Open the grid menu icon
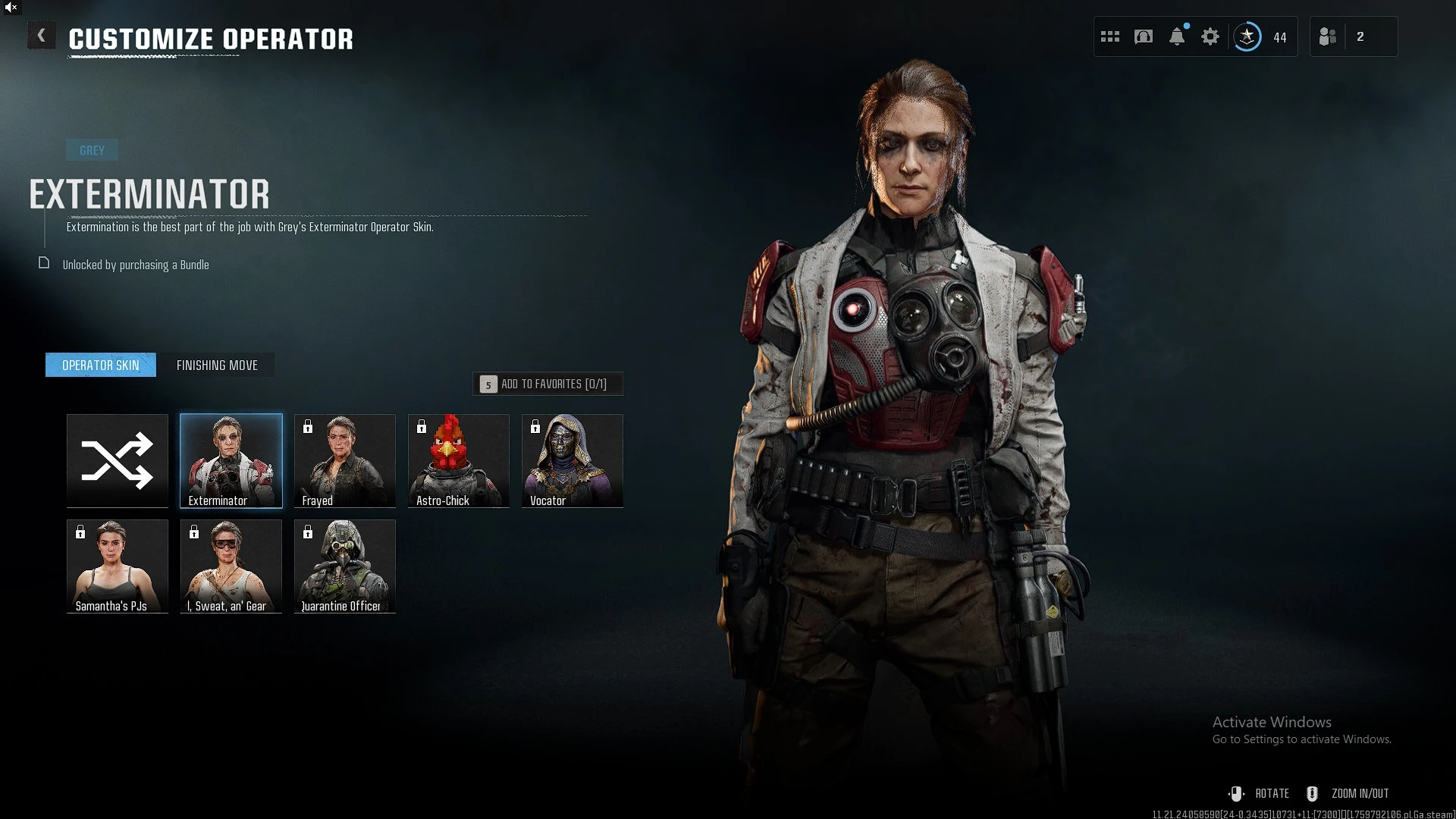Image resolution: width=1456 pixels, height=819 pixels. [1110, 36]
